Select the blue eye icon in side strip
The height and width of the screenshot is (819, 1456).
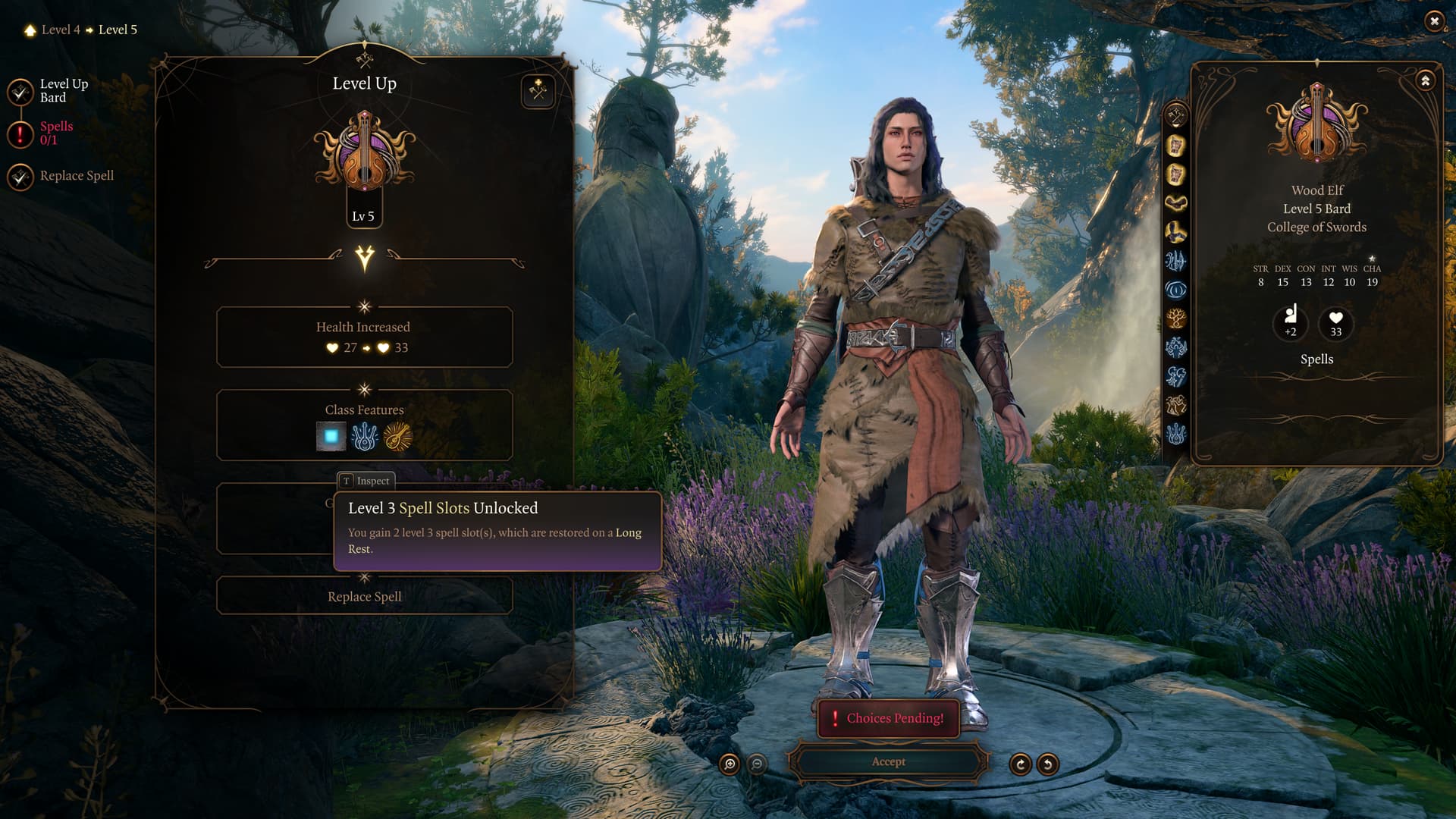click(x=1176, y=290)
